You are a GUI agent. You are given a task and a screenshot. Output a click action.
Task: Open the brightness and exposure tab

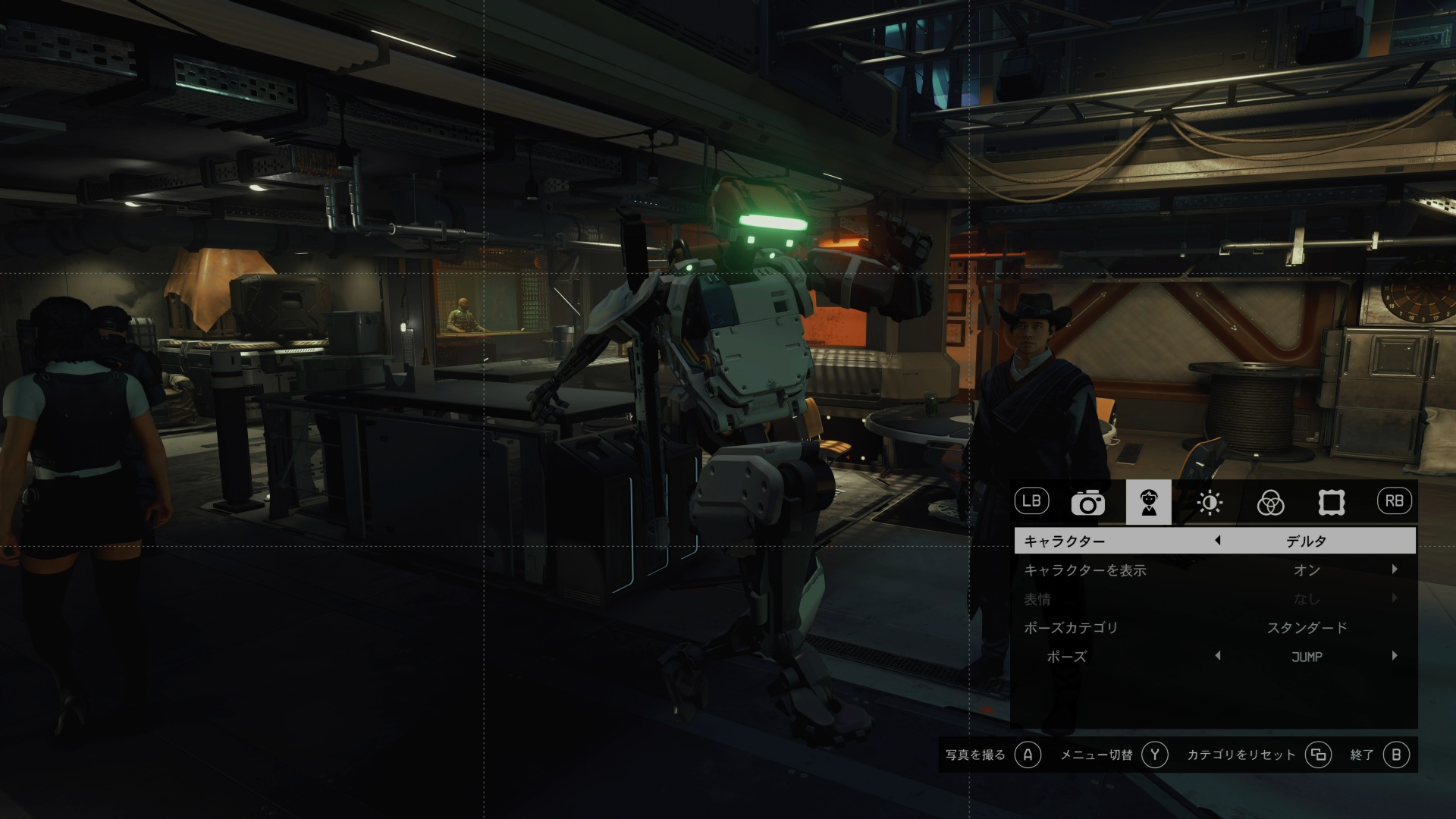click(1209, 503)
